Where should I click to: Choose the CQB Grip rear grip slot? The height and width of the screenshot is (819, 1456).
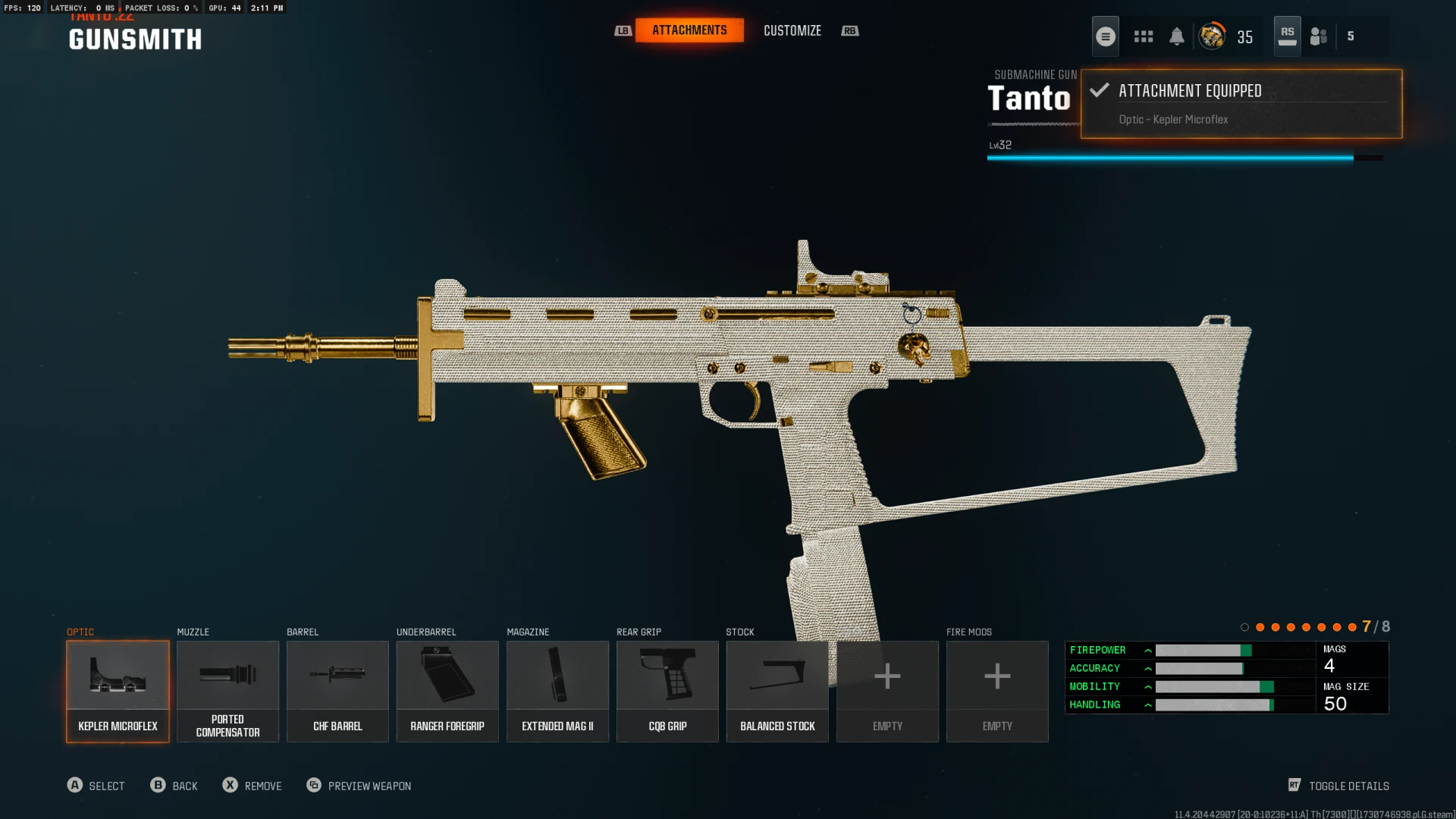667,691
